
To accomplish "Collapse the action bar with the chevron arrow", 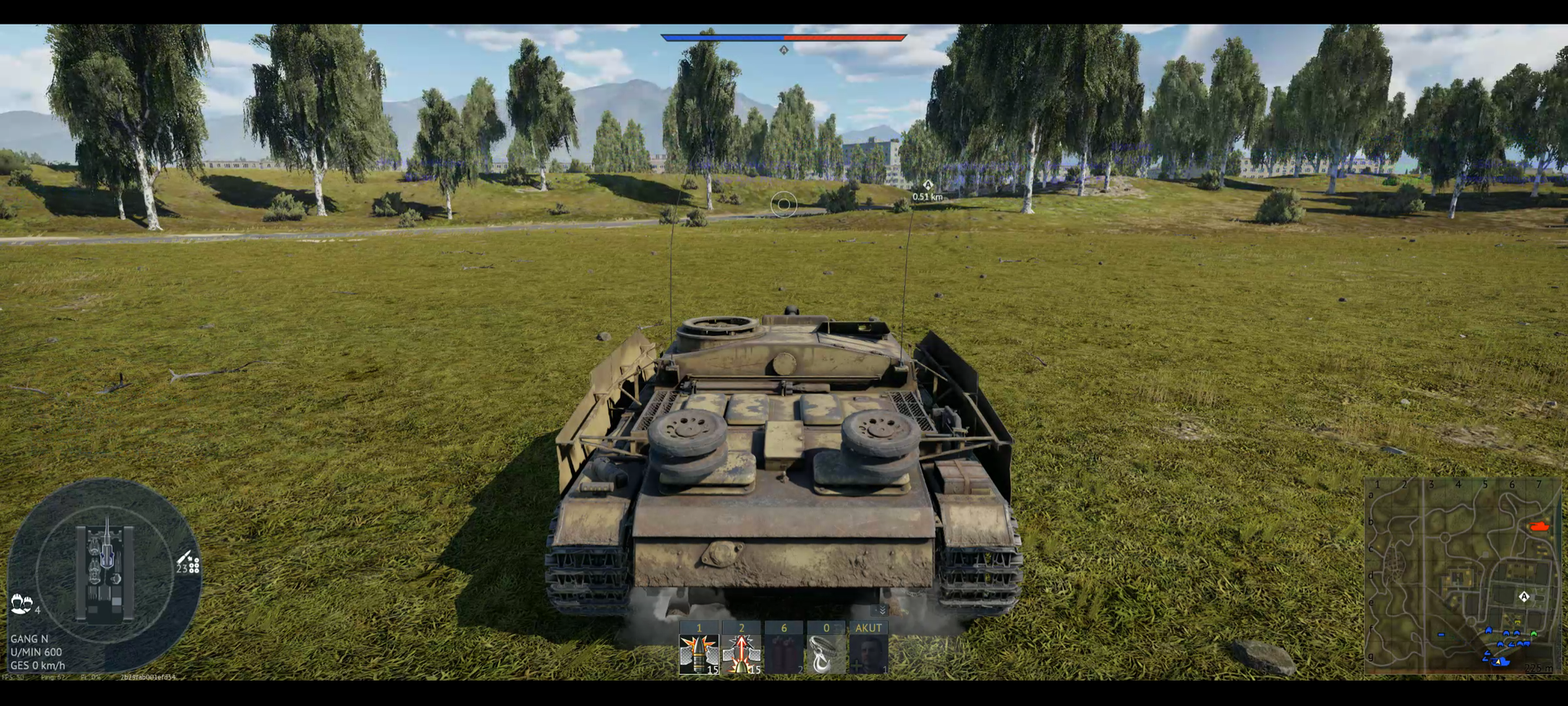I will coord(881,610).
